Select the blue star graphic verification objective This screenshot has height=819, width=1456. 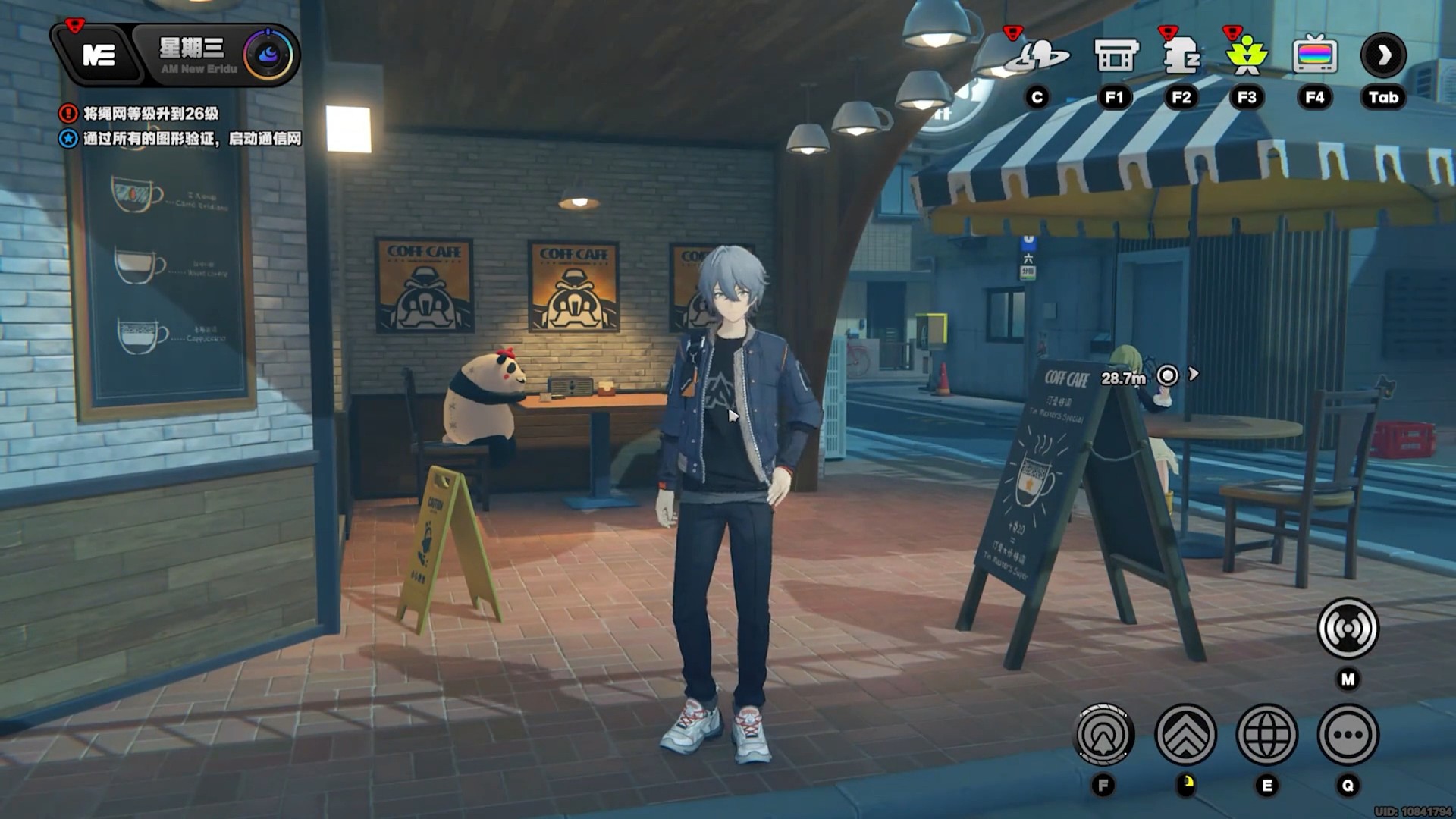pos(191,139)
